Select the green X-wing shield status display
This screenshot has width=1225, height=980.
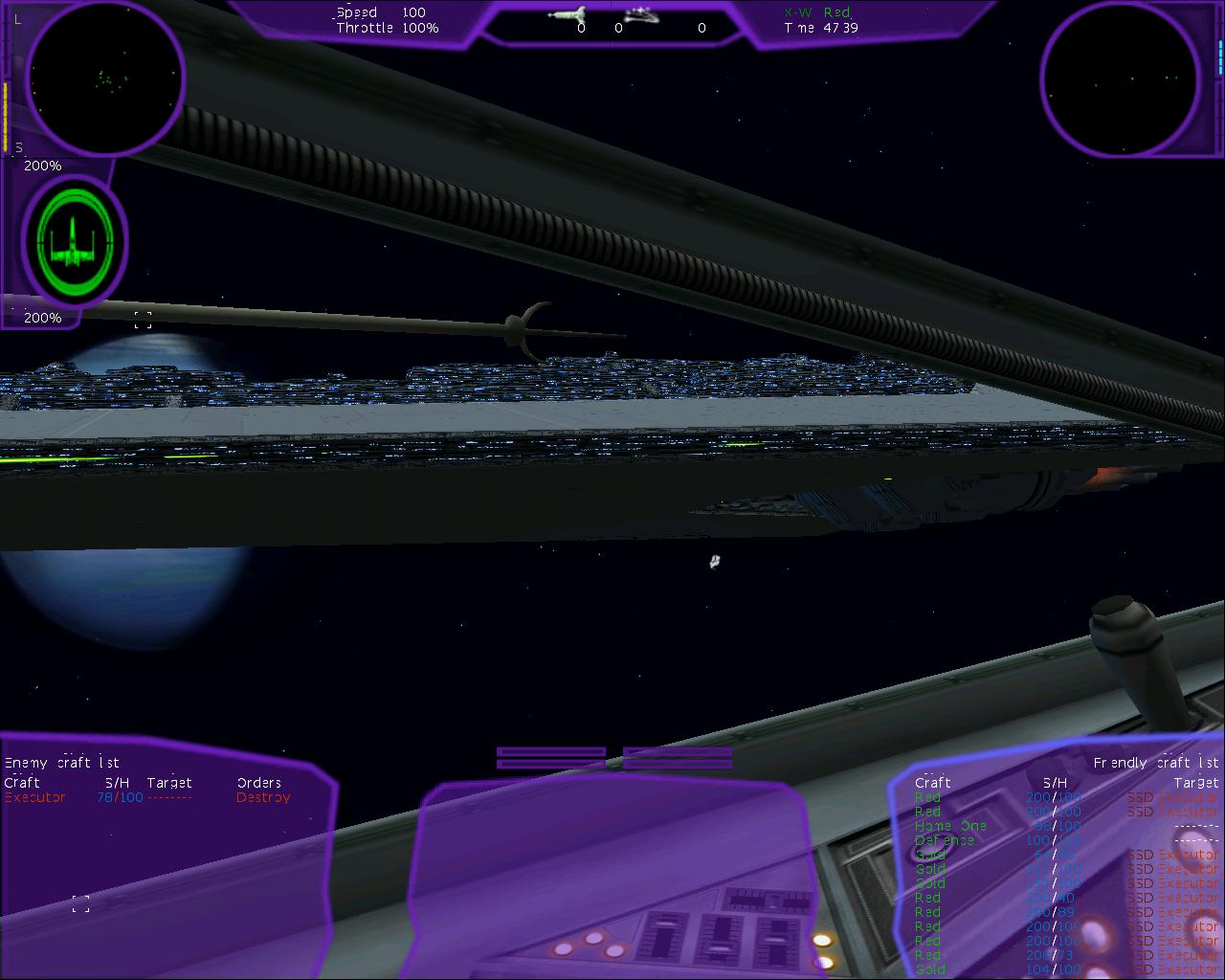73,240
